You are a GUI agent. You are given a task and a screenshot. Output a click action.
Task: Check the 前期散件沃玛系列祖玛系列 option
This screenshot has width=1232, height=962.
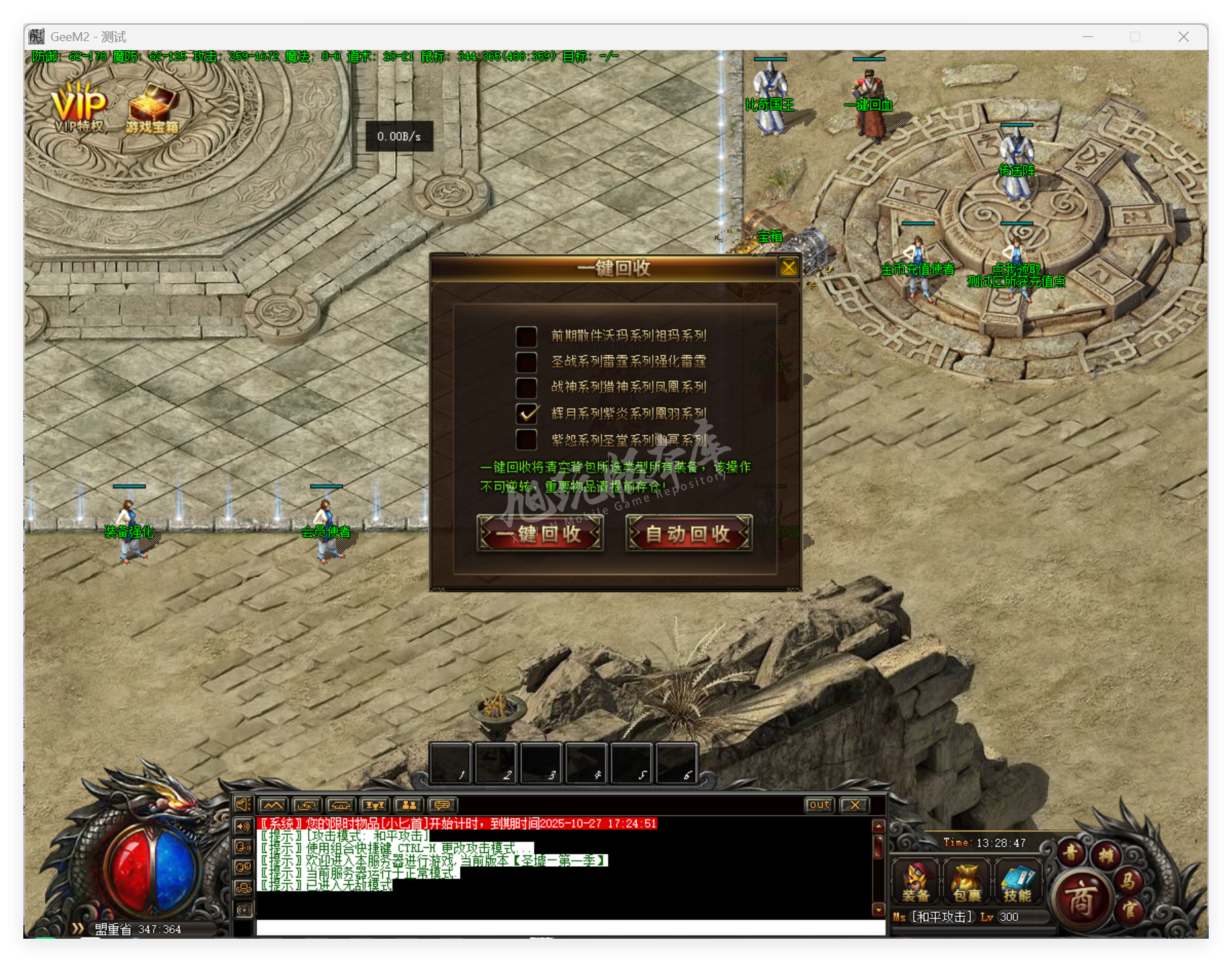[x=526, y=336]
